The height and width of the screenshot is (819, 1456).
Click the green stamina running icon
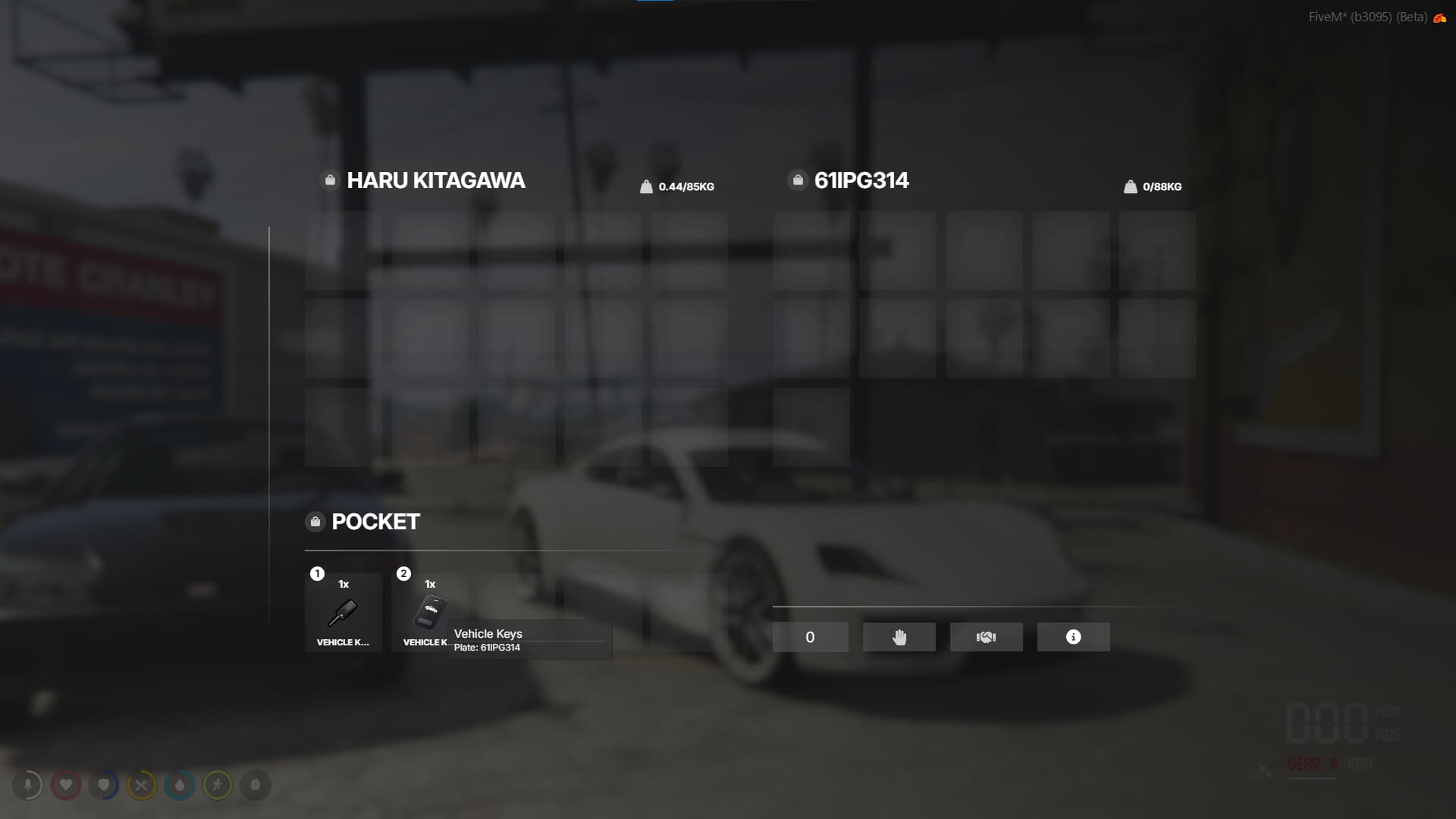(x=218, y=786)
